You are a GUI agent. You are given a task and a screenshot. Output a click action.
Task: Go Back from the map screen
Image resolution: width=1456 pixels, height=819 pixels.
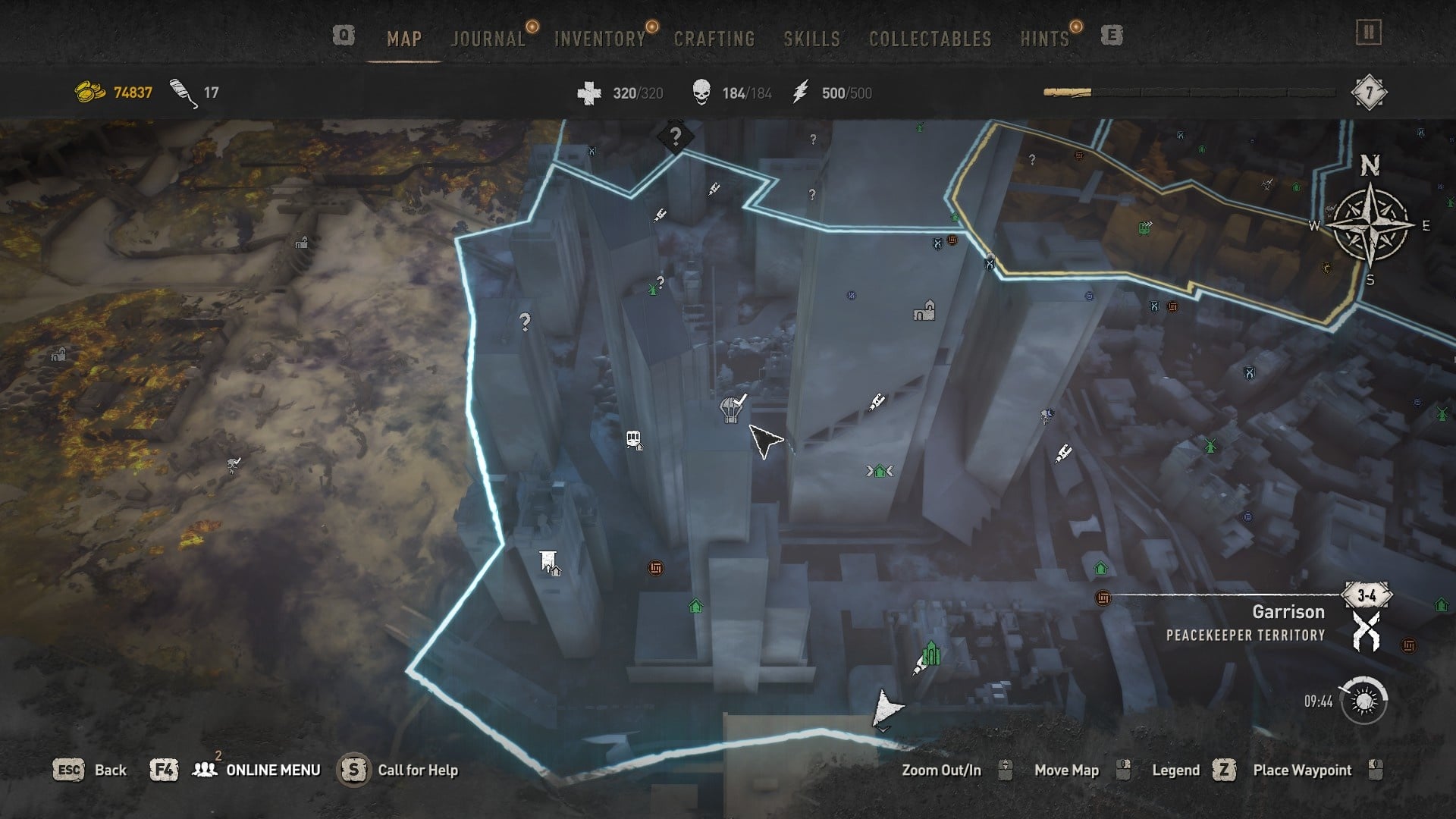[110, 770]
